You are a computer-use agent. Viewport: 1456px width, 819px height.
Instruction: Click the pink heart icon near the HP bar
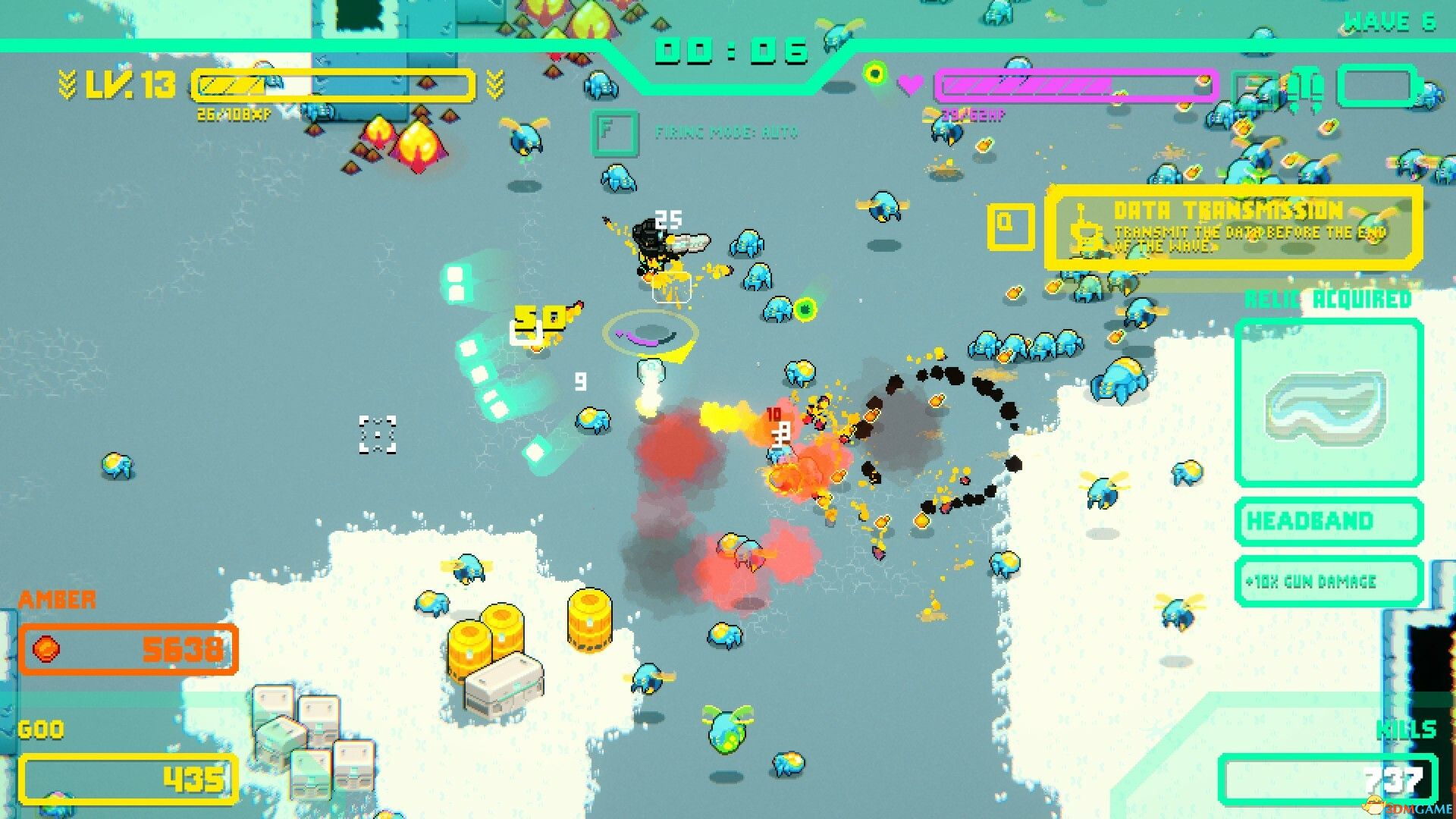coord(911,83)
